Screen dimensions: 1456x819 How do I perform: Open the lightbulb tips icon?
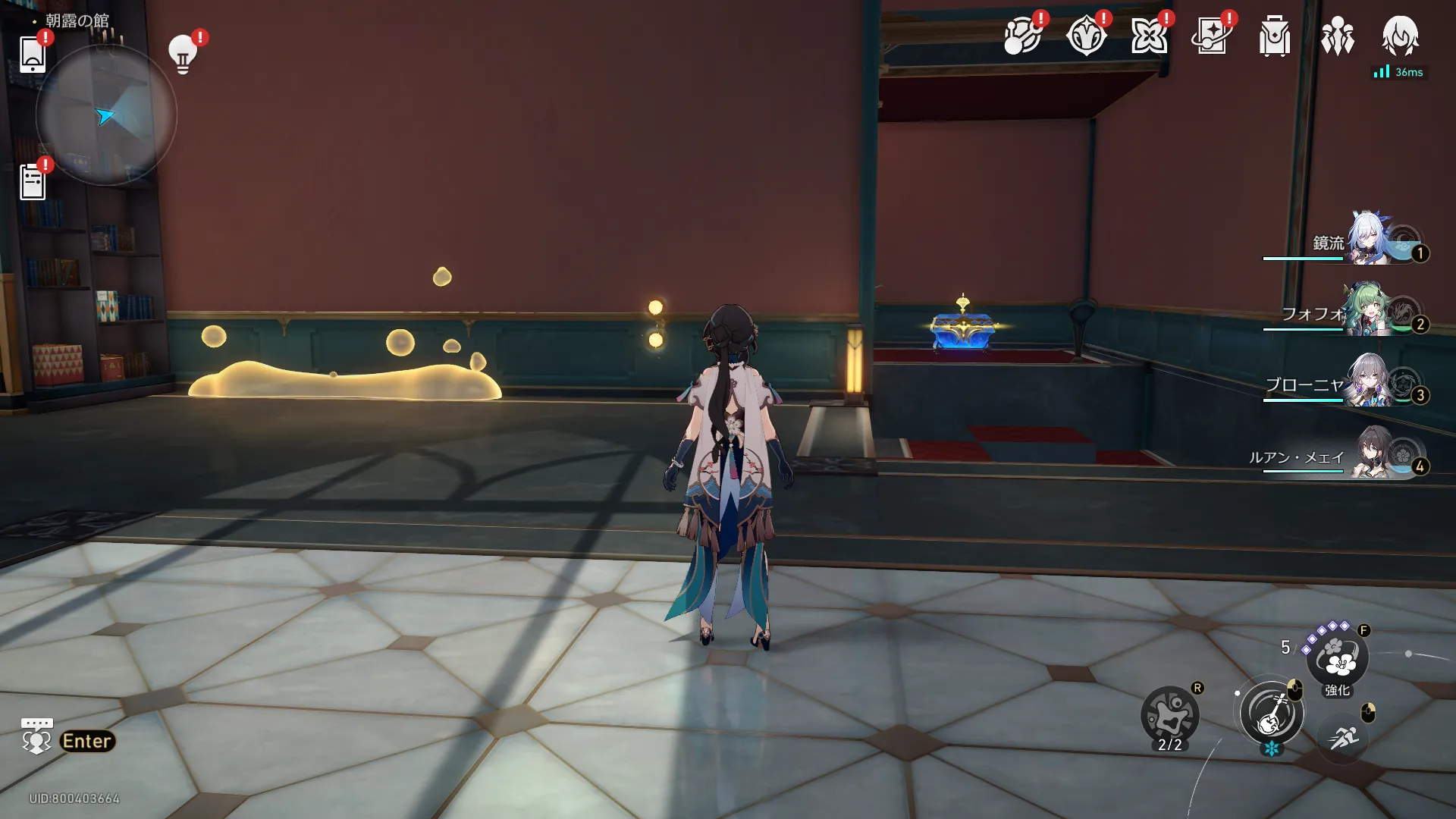(183, 54)
